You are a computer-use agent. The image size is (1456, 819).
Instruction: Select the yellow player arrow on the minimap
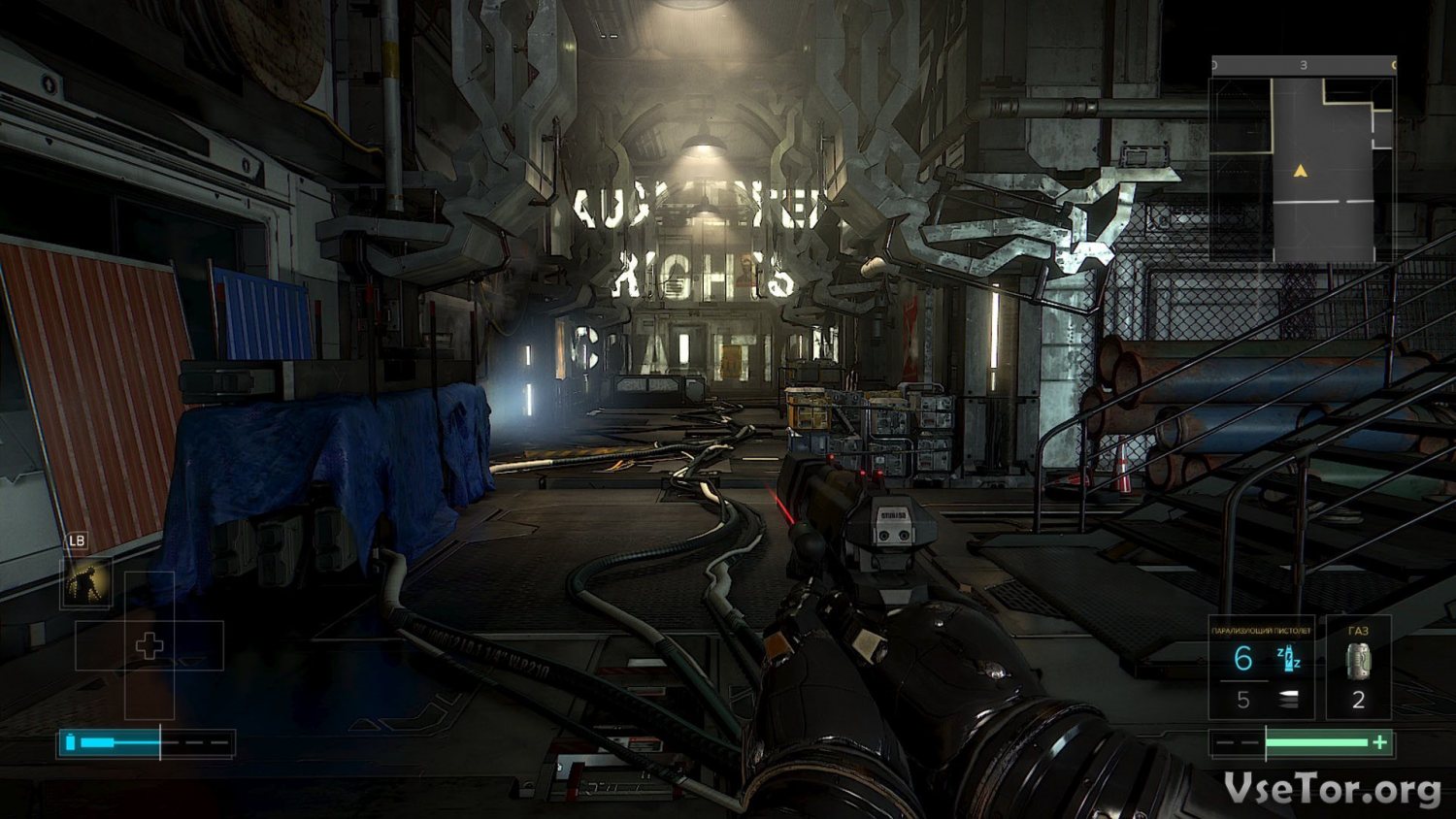1300,171
